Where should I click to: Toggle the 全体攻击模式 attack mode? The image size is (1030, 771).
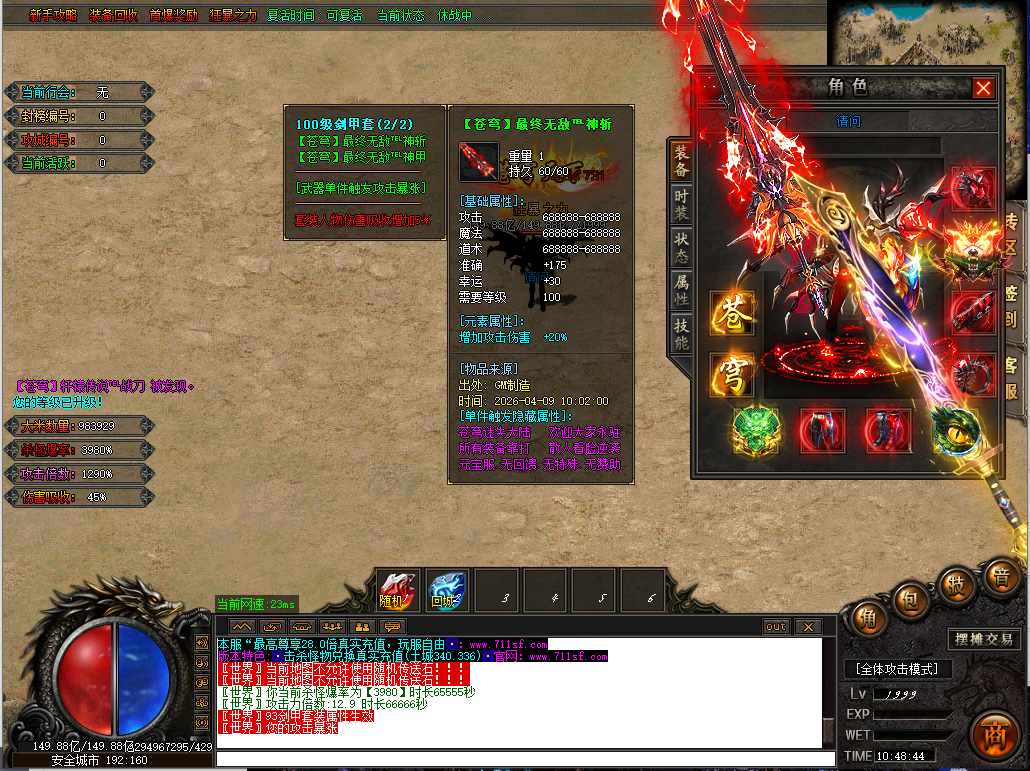point(897,668)
